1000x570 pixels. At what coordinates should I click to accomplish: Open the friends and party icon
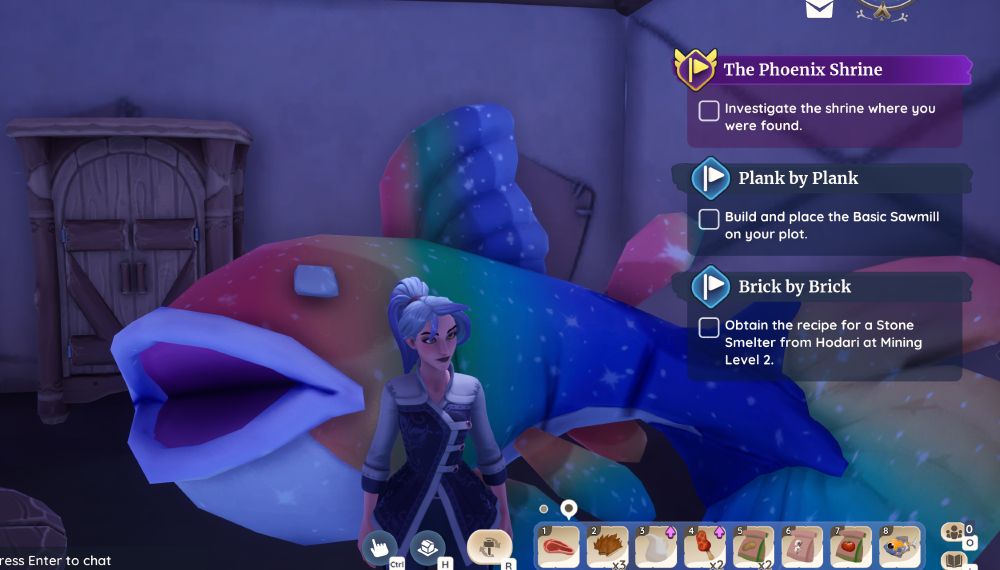(x=954, y=532)
